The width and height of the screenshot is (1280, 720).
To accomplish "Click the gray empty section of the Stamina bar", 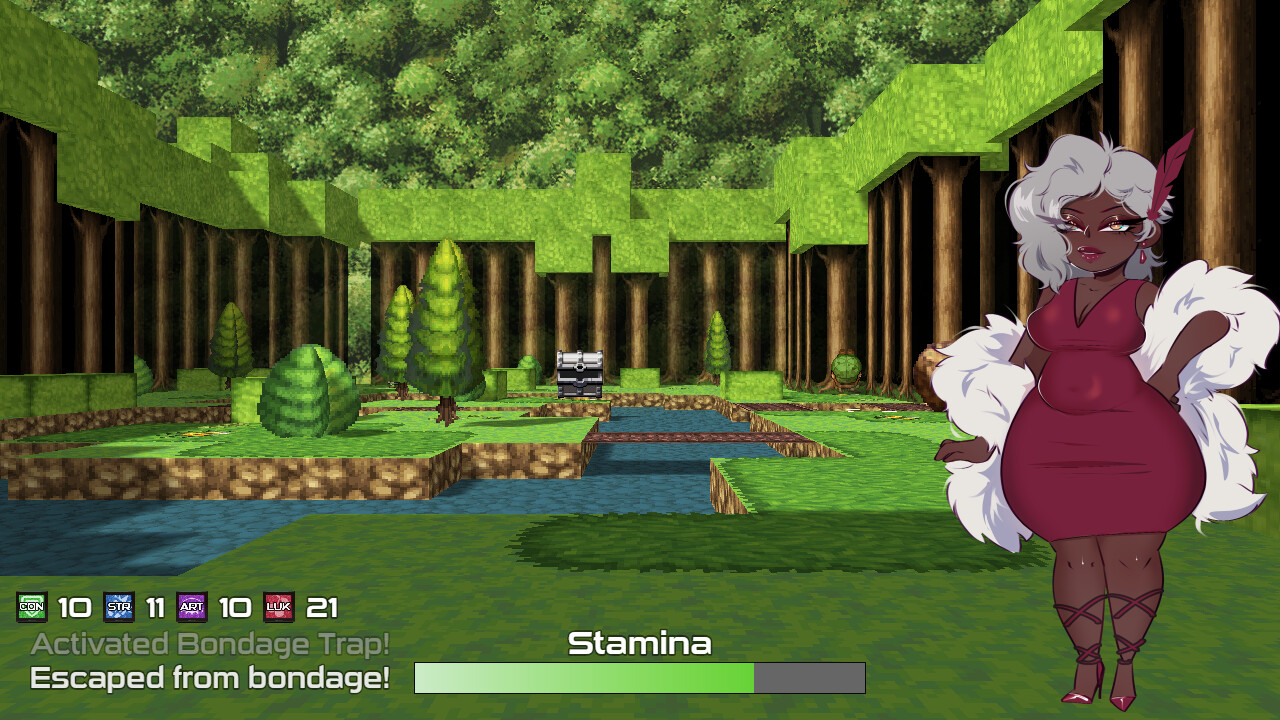I will coord(810,678).
